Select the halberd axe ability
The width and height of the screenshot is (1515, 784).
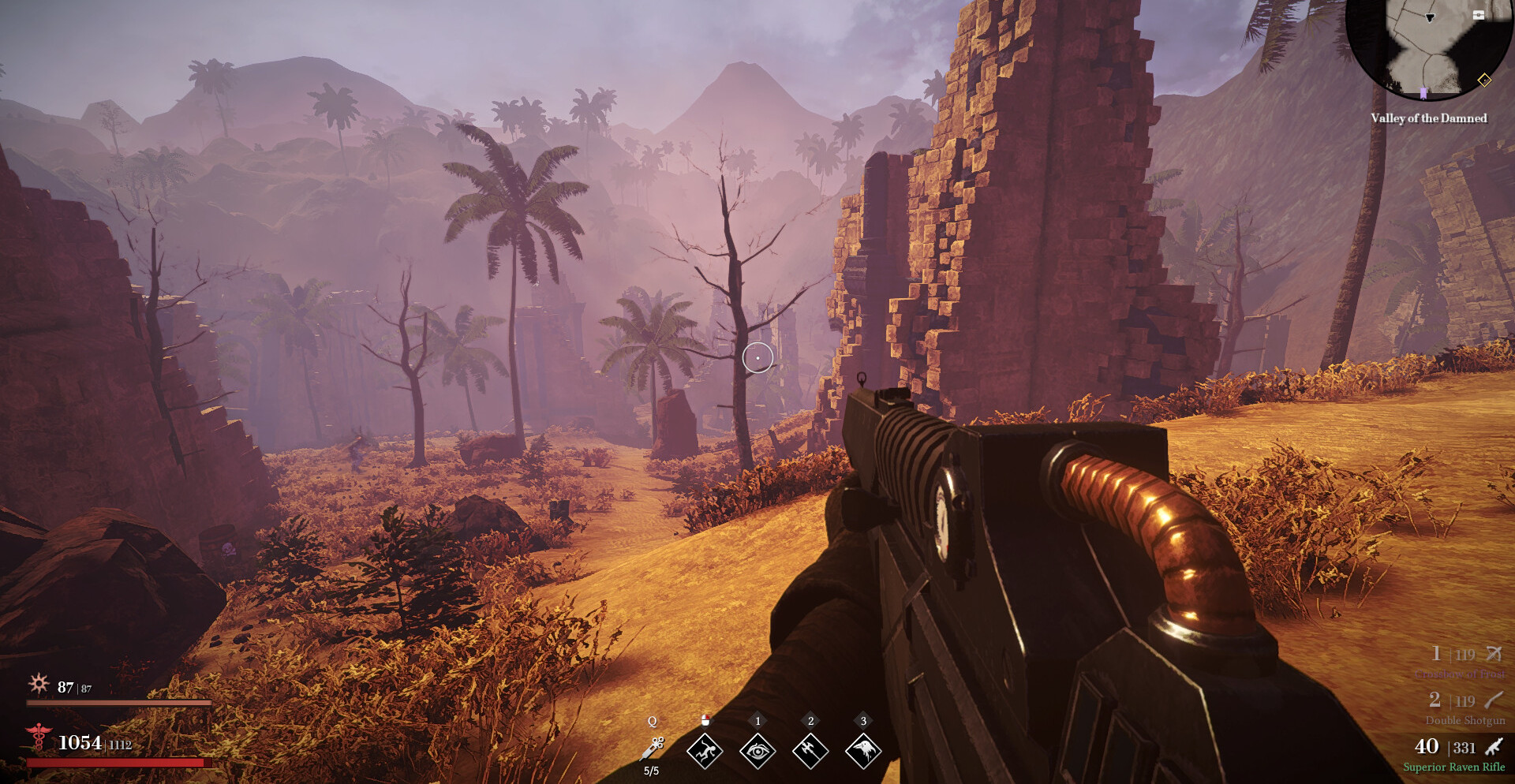coord(810,751)
